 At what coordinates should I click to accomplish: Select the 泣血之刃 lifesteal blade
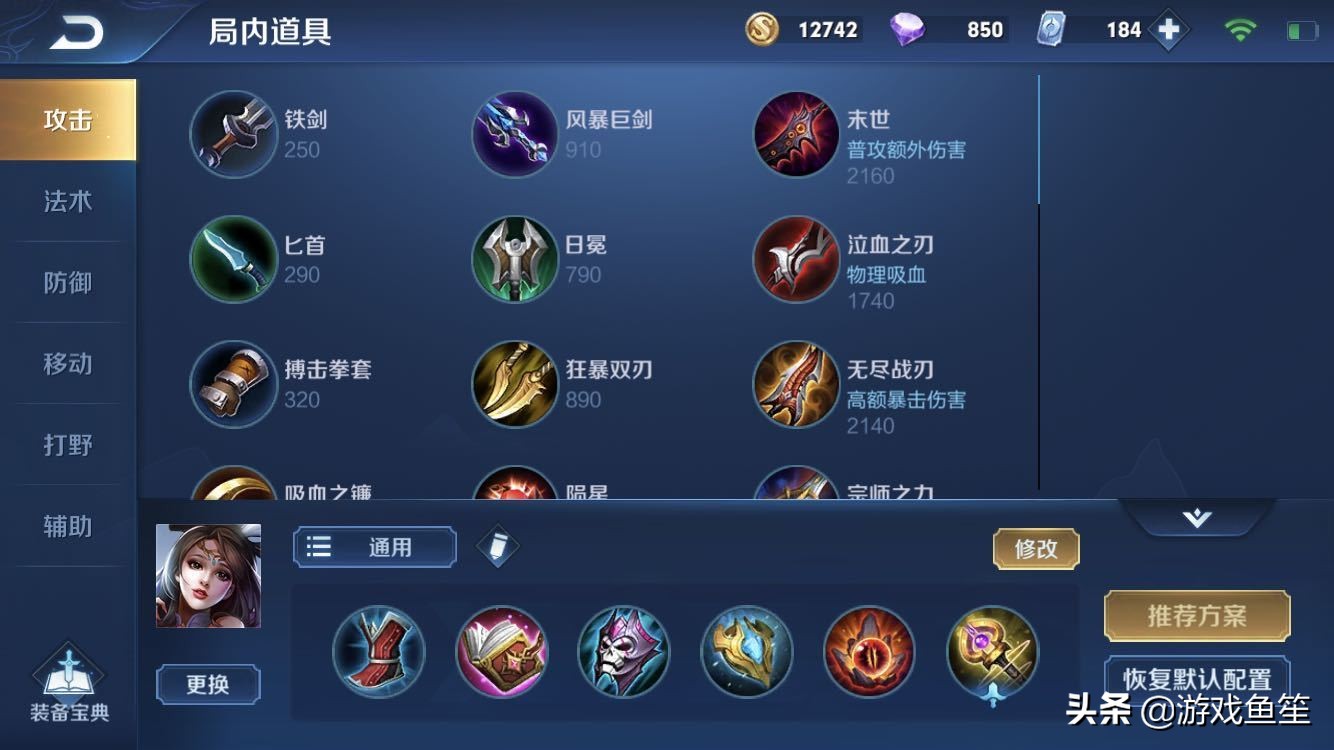(796, 259)
